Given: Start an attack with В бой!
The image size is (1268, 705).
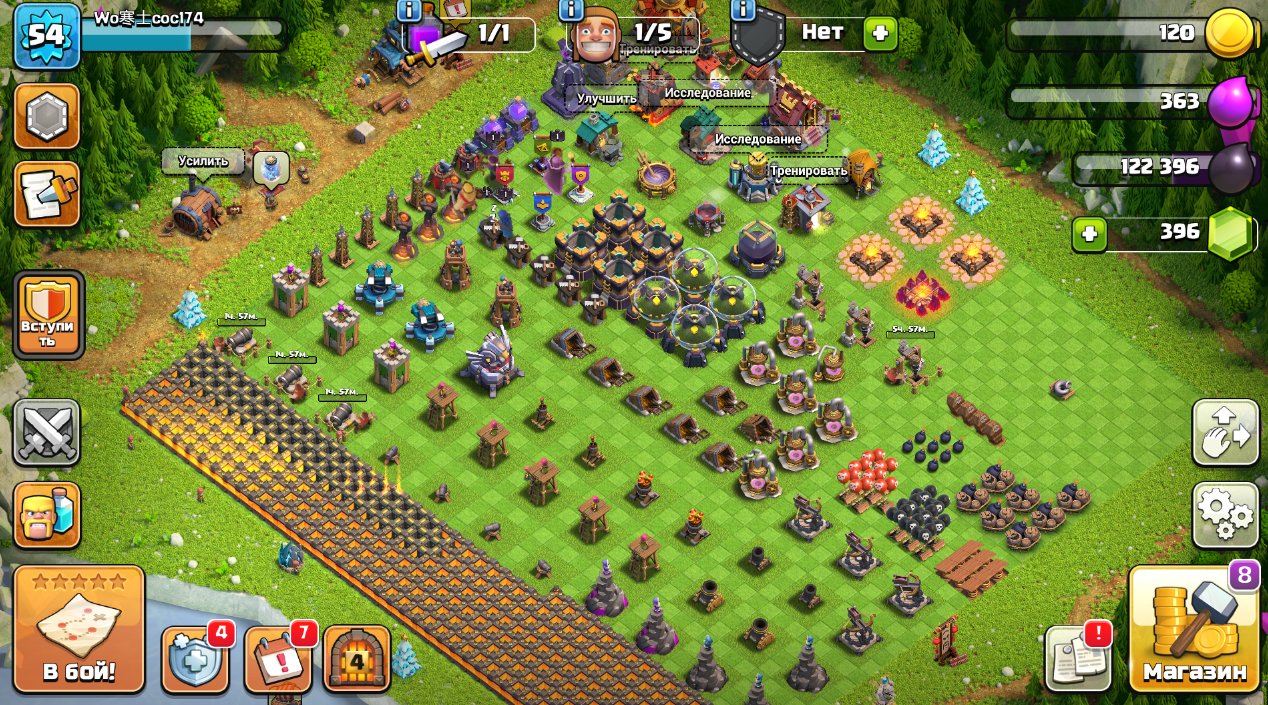Looking at the screenshot, I should click(79, 628).
